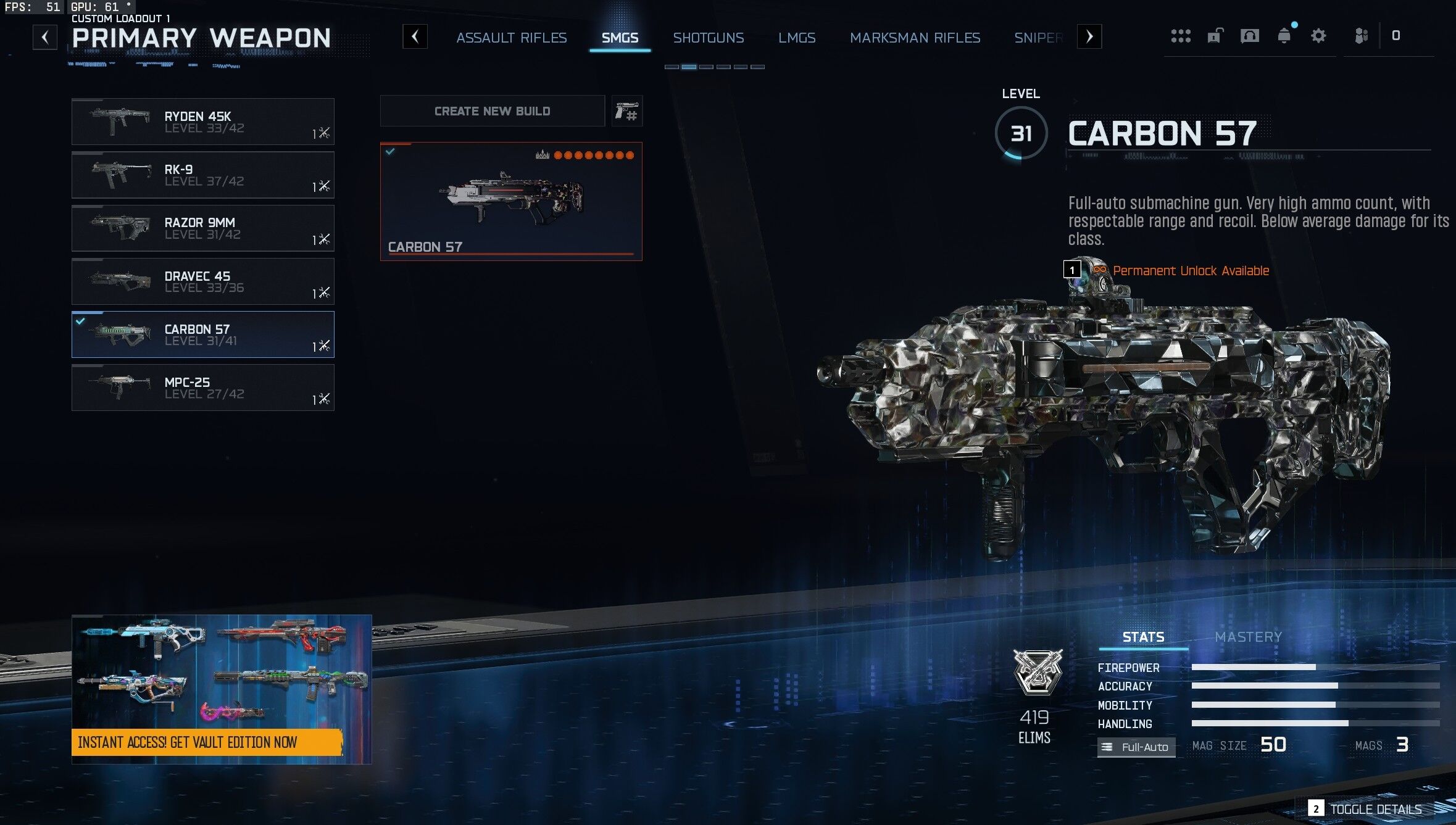This screenshot has height=825, width=1456.
Task: Toggle weapon details panel
Action: (1375, 809)
